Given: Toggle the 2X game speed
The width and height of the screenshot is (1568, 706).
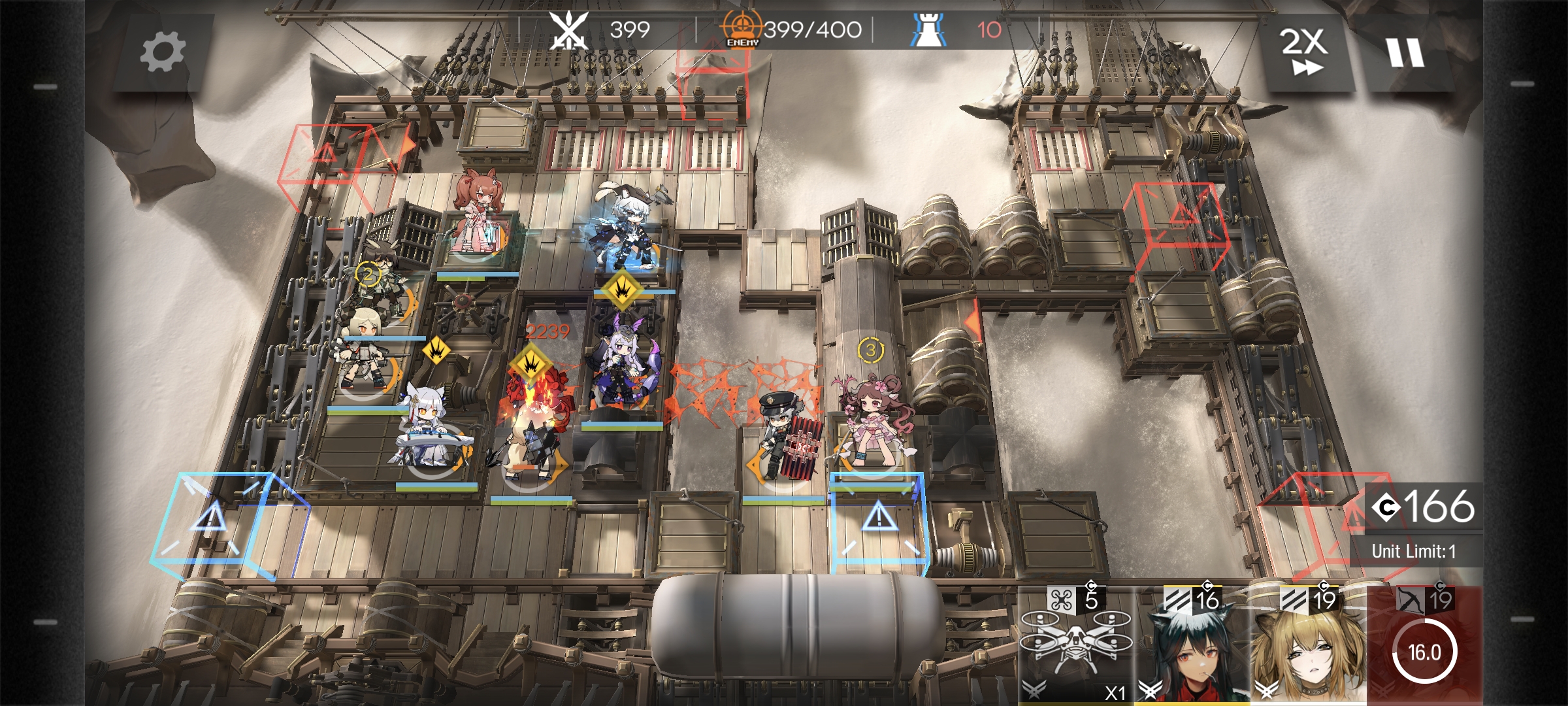Looking at the screenshot, I should 1304,52.
